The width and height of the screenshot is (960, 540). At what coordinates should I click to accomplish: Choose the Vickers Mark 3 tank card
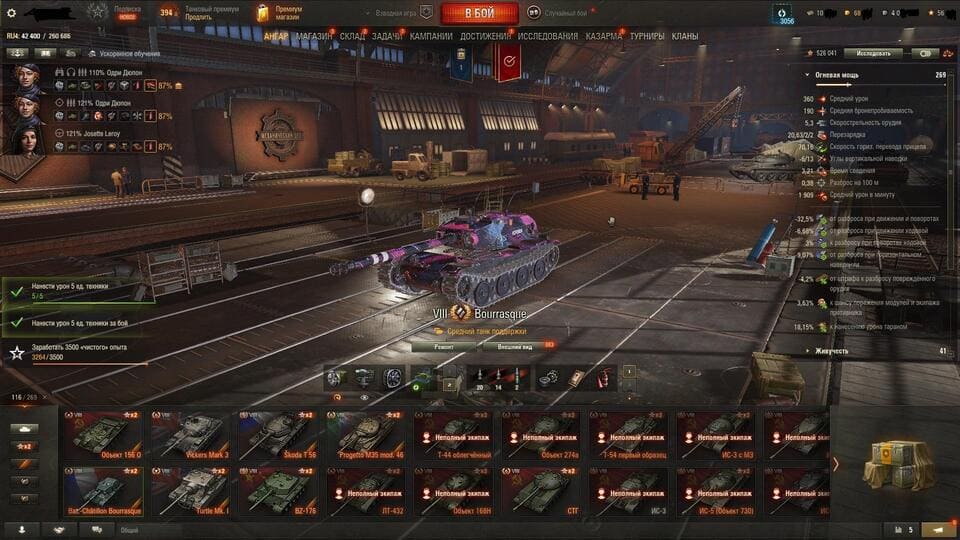point(188,434)
